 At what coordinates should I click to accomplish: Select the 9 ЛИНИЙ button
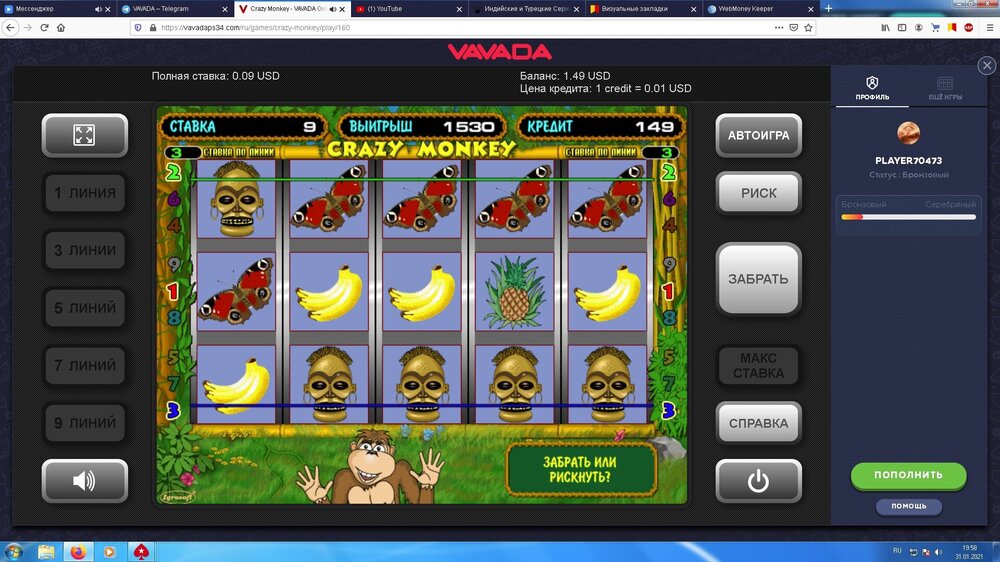(84, 423)
